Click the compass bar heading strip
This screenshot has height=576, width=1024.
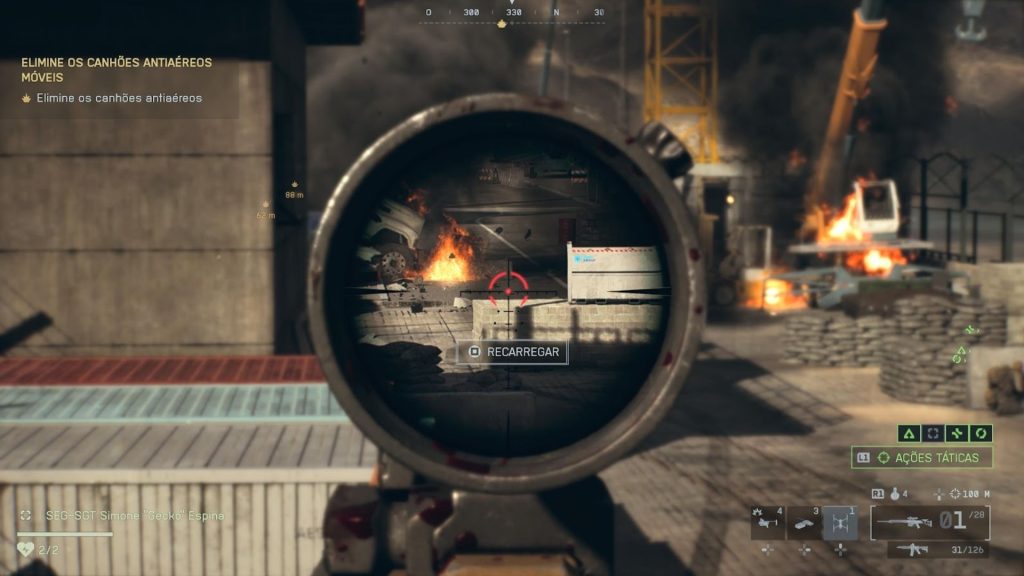514,13
